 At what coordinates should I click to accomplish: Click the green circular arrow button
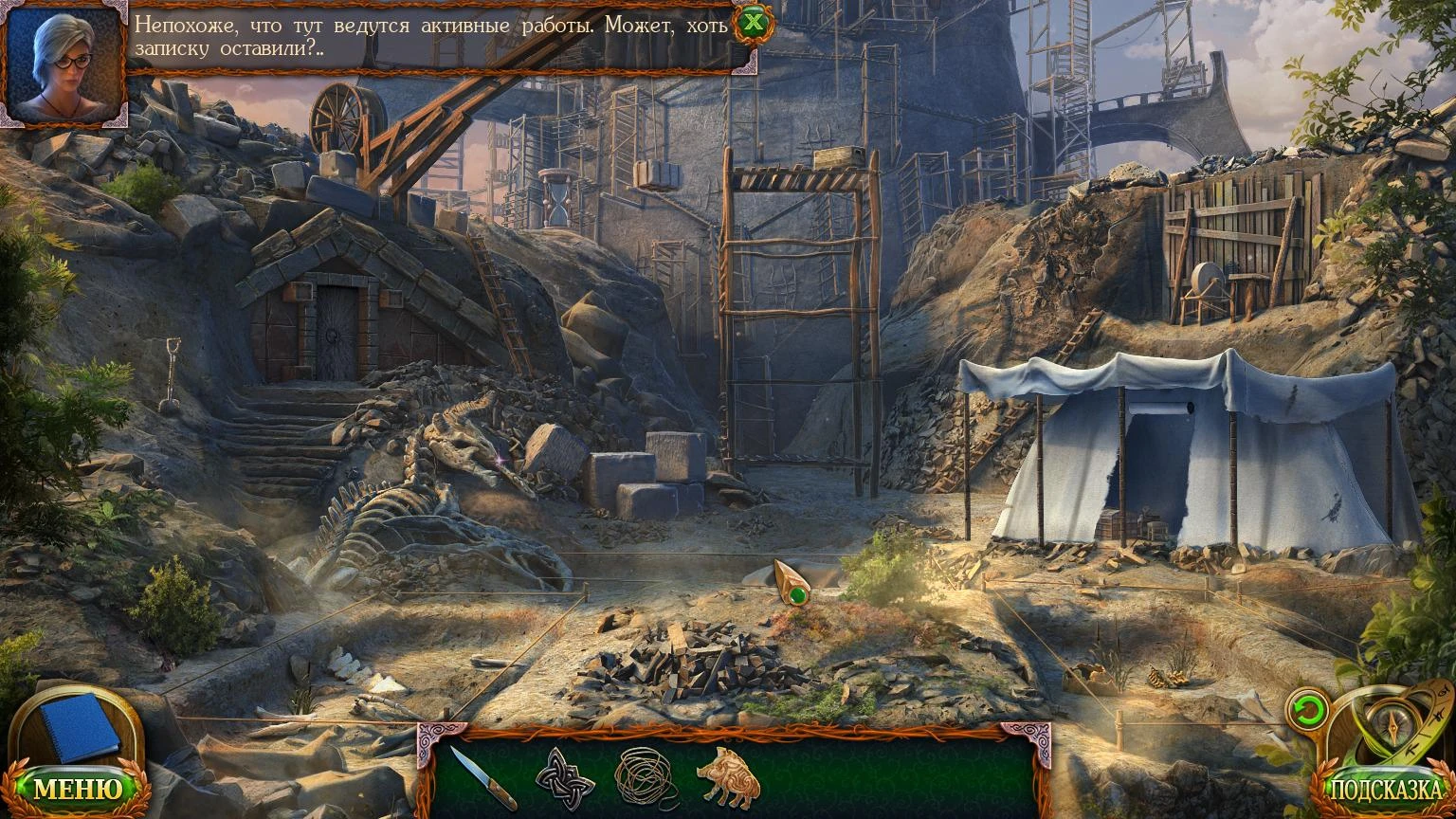point(1307,710)
